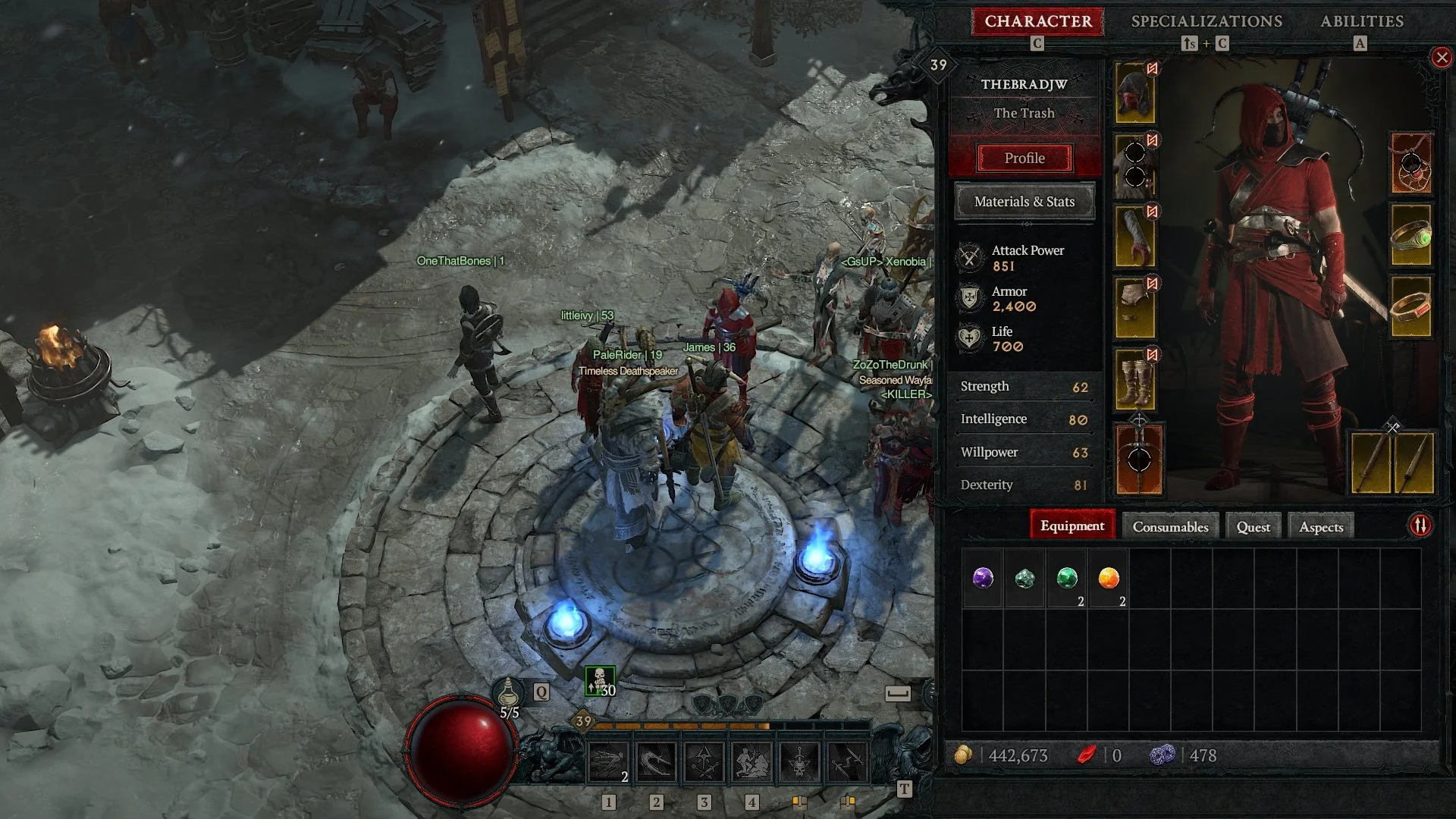Choose the amulet equipment slot
The image size is (1456, 819).
click(1410, 163)
